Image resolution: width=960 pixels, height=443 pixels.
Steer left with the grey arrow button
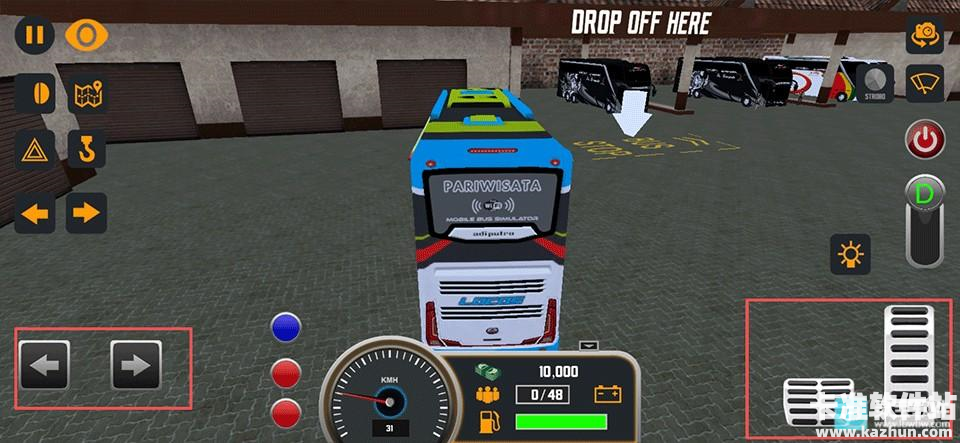point(44,365)
